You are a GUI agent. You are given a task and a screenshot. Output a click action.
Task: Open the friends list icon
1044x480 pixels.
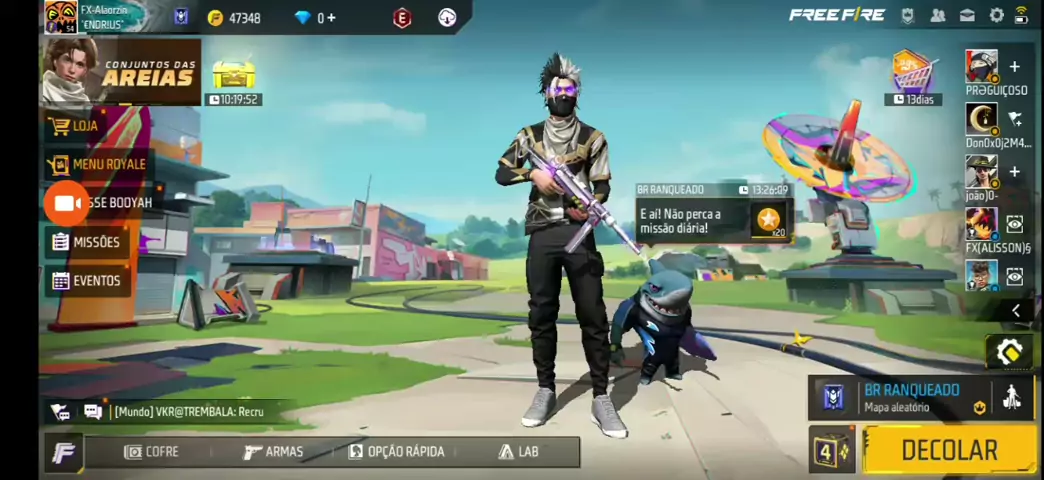(x=938, y=15)
